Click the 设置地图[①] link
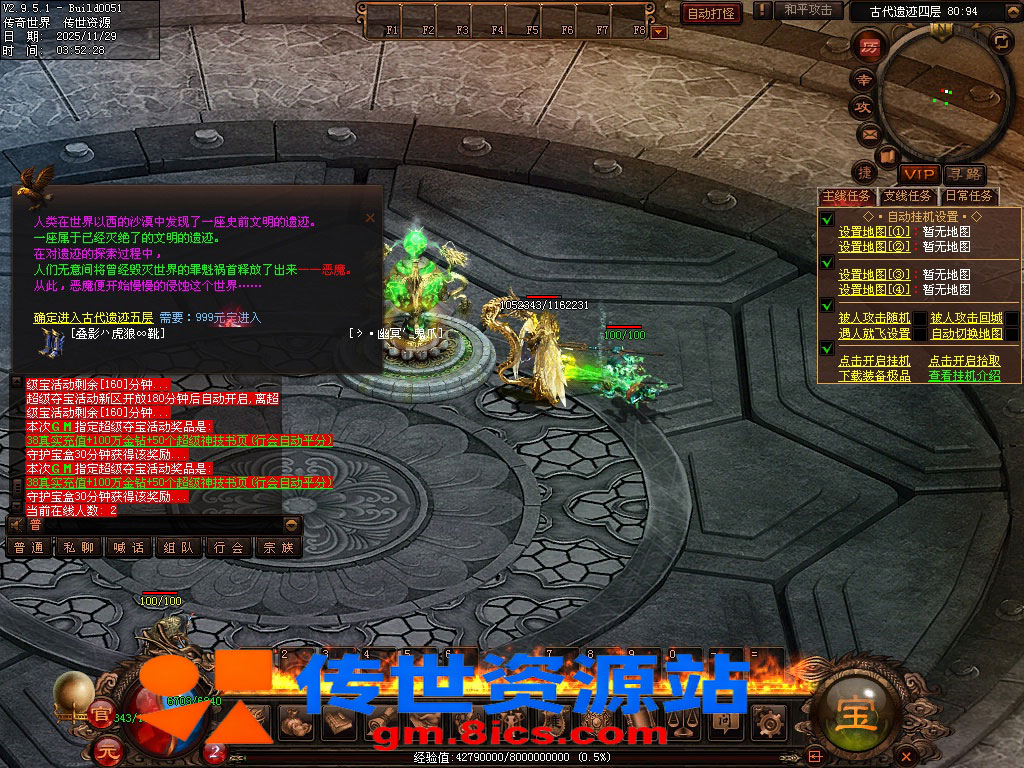 [874, 232]
